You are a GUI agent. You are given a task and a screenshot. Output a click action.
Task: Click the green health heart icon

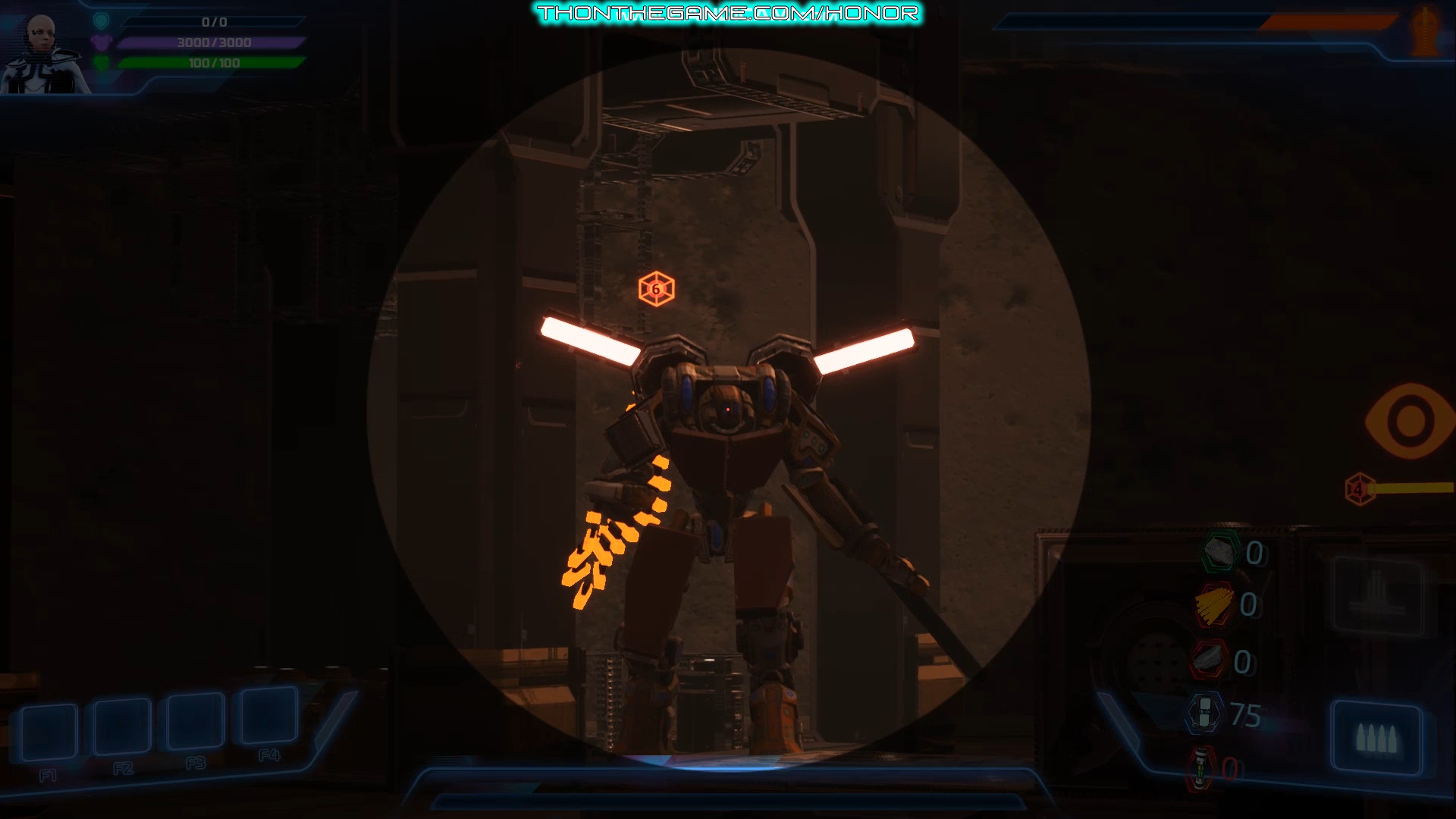point(102,63)
